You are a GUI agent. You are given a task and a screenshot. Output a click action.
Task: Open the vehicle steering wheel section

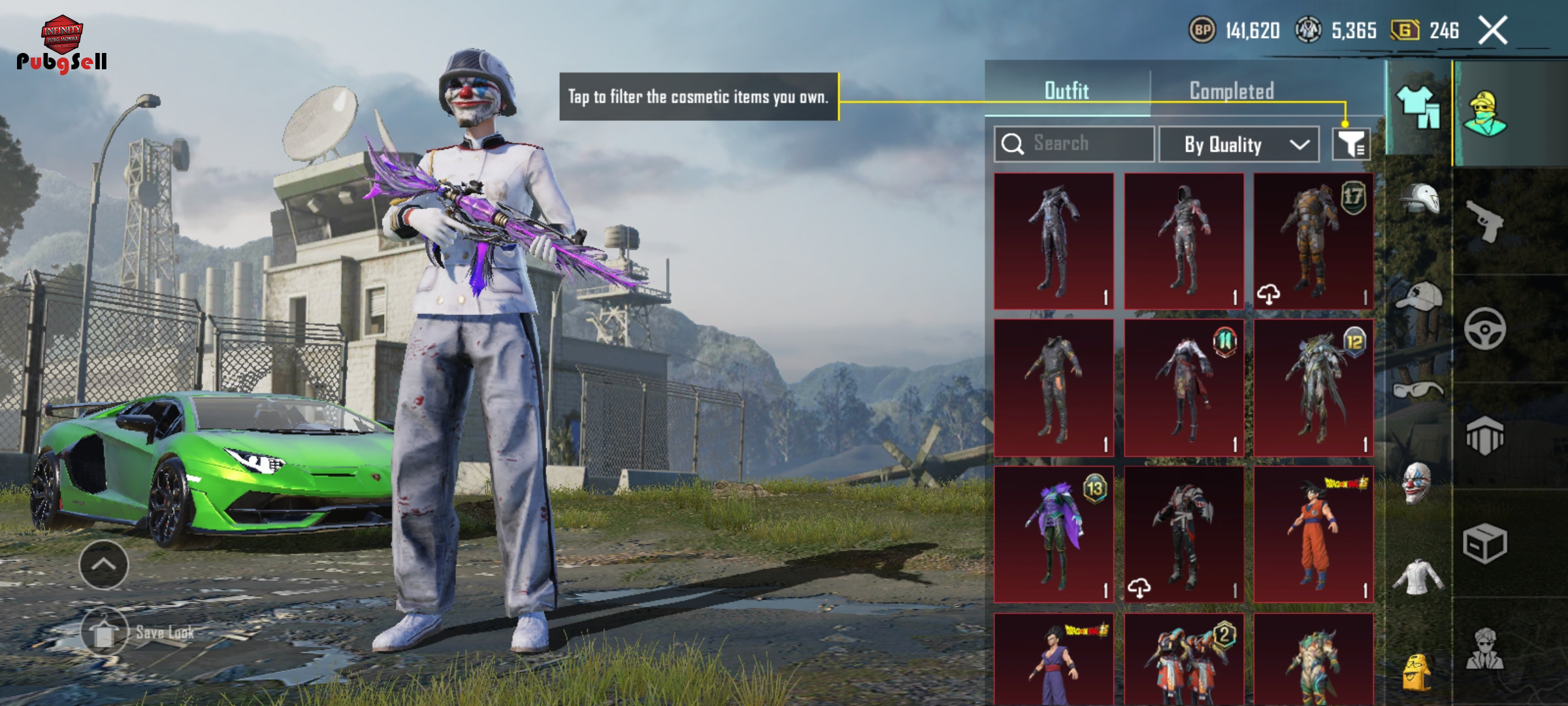pos(1485,329)
